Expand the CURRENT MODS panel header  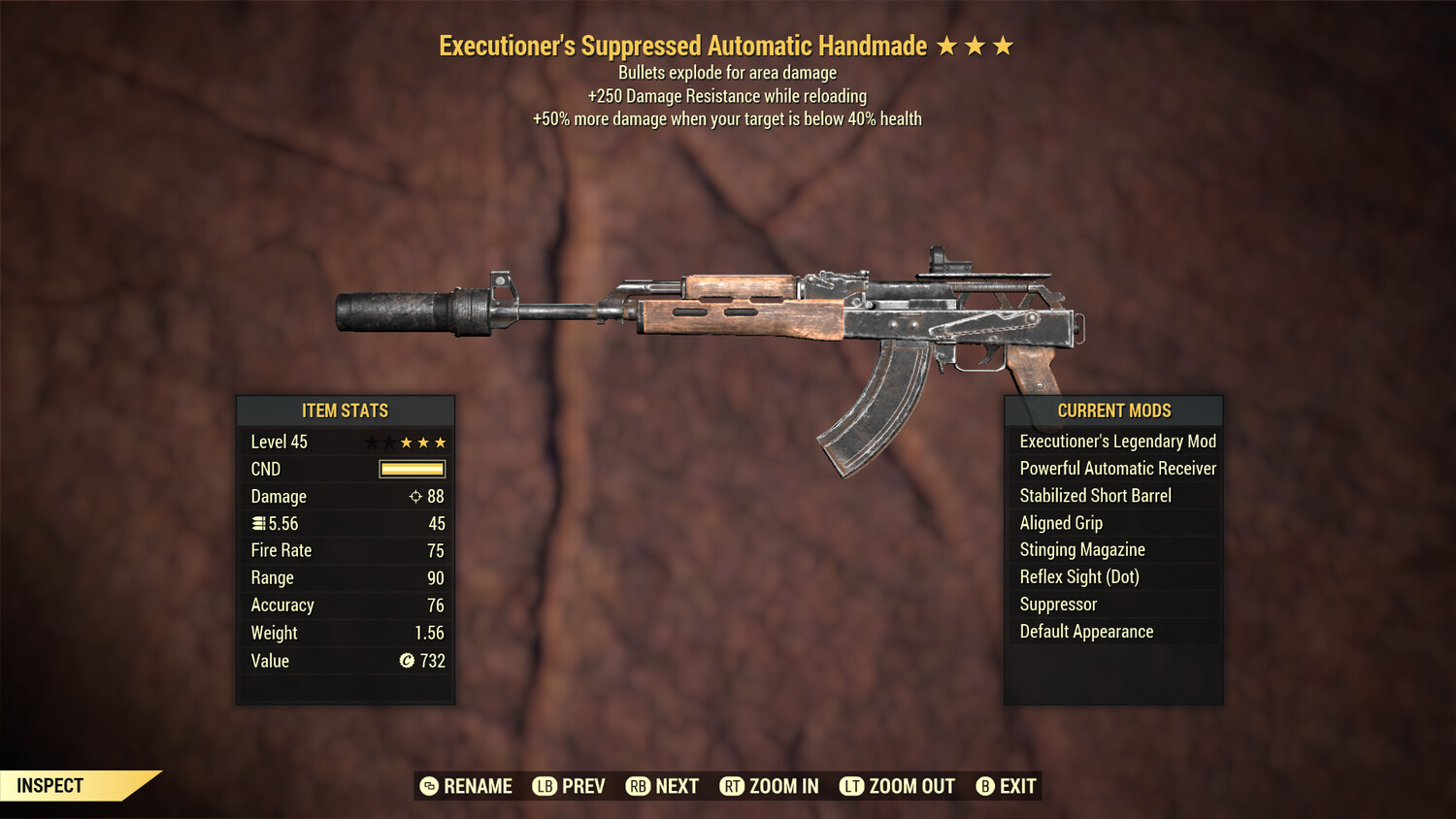coord(1113,409)
